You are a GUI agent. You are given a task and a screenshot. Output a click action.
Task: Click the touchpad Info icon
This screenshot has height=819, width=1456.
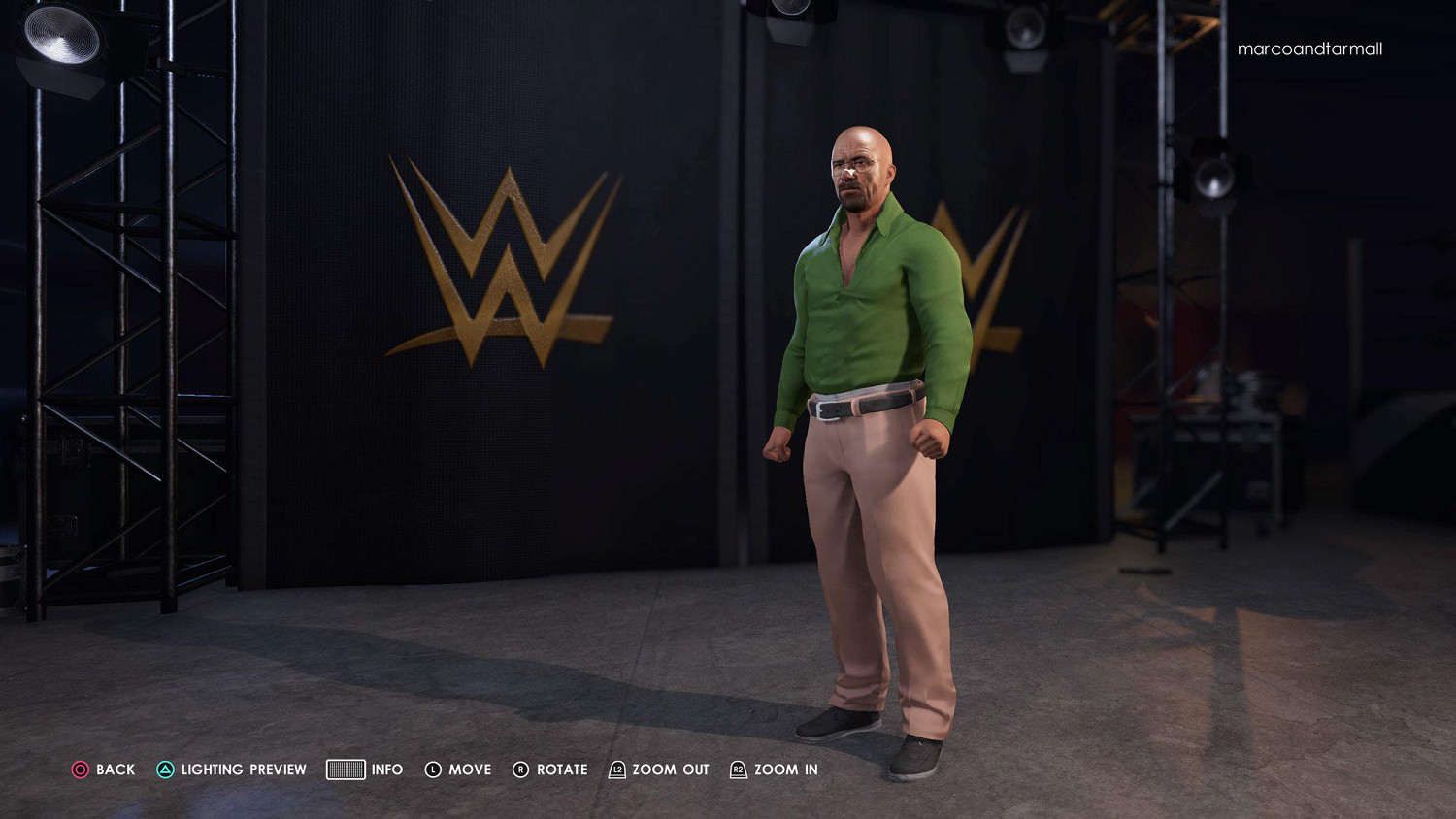tap(346, 770)
